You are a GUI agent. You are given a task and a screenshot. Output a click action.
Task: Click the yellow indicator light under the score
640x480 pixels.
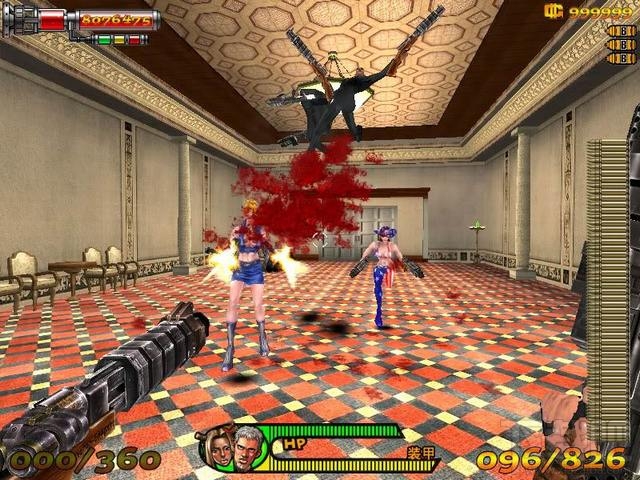pyautogui.click(x=118, y=40)
